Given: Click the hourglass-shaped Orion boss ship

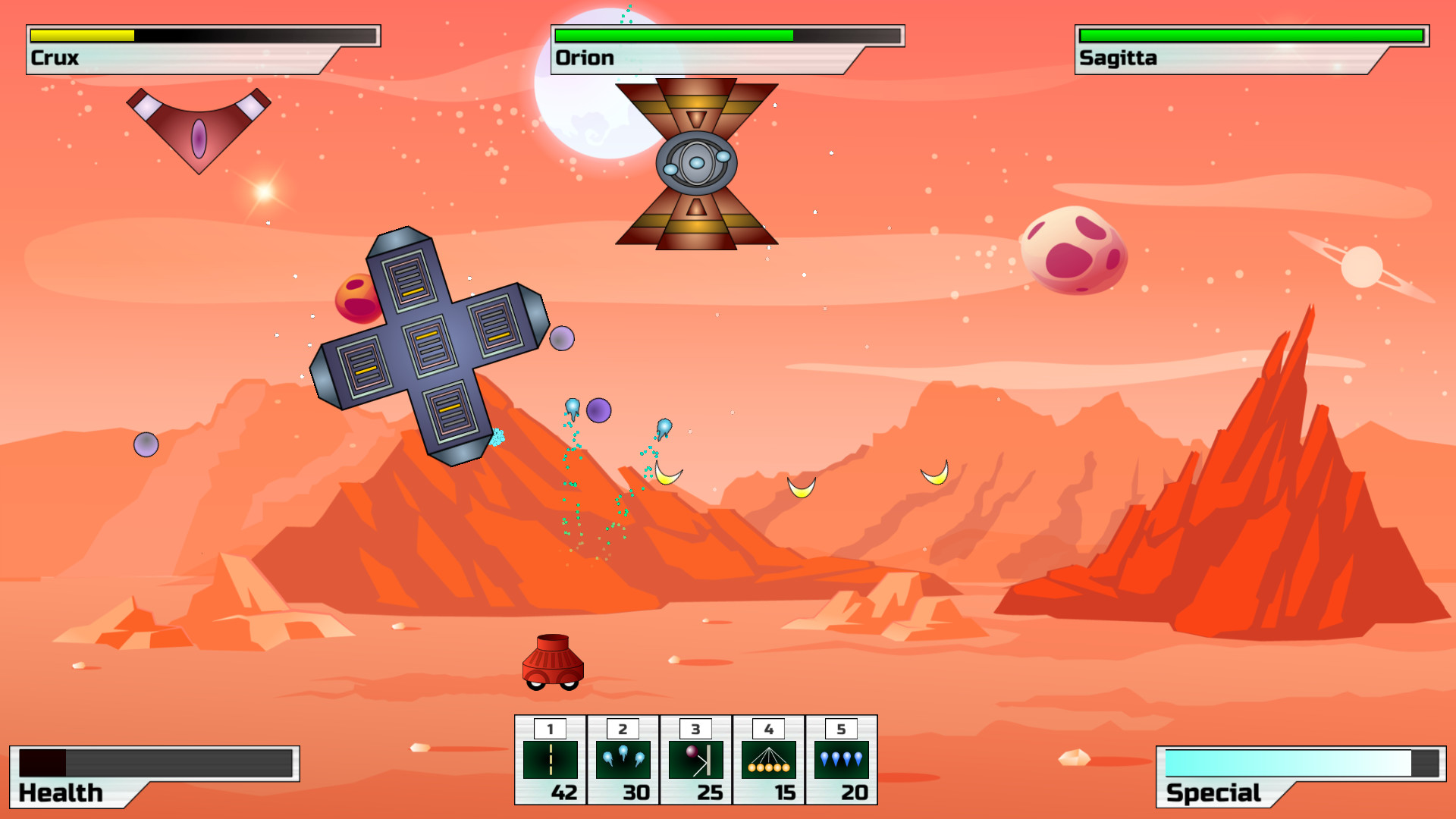Looking at the screenshot, I should pyautogui.click(x=696, y=163).
